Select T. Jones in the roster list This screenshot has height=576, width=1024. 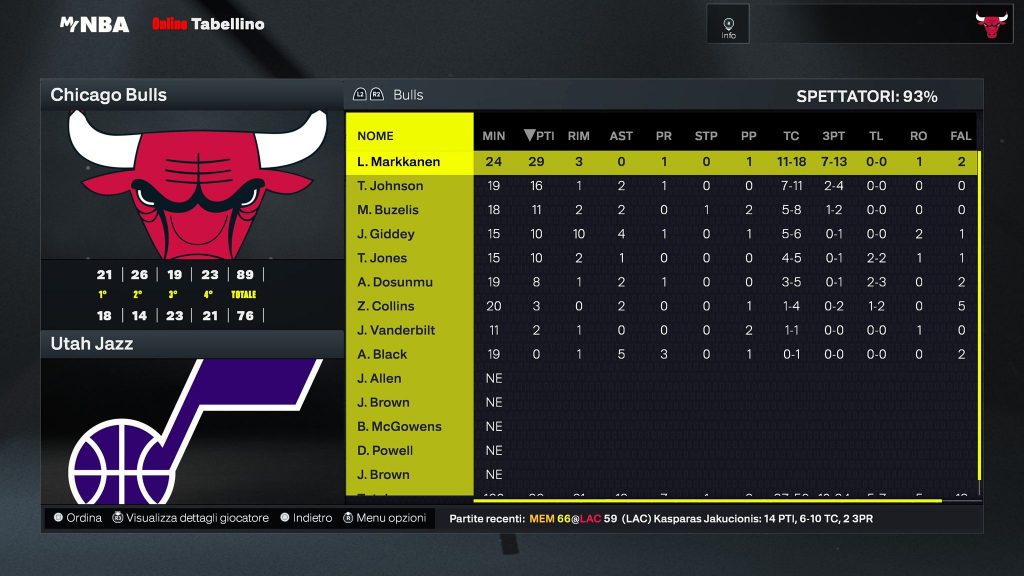[x=383, y=258]
